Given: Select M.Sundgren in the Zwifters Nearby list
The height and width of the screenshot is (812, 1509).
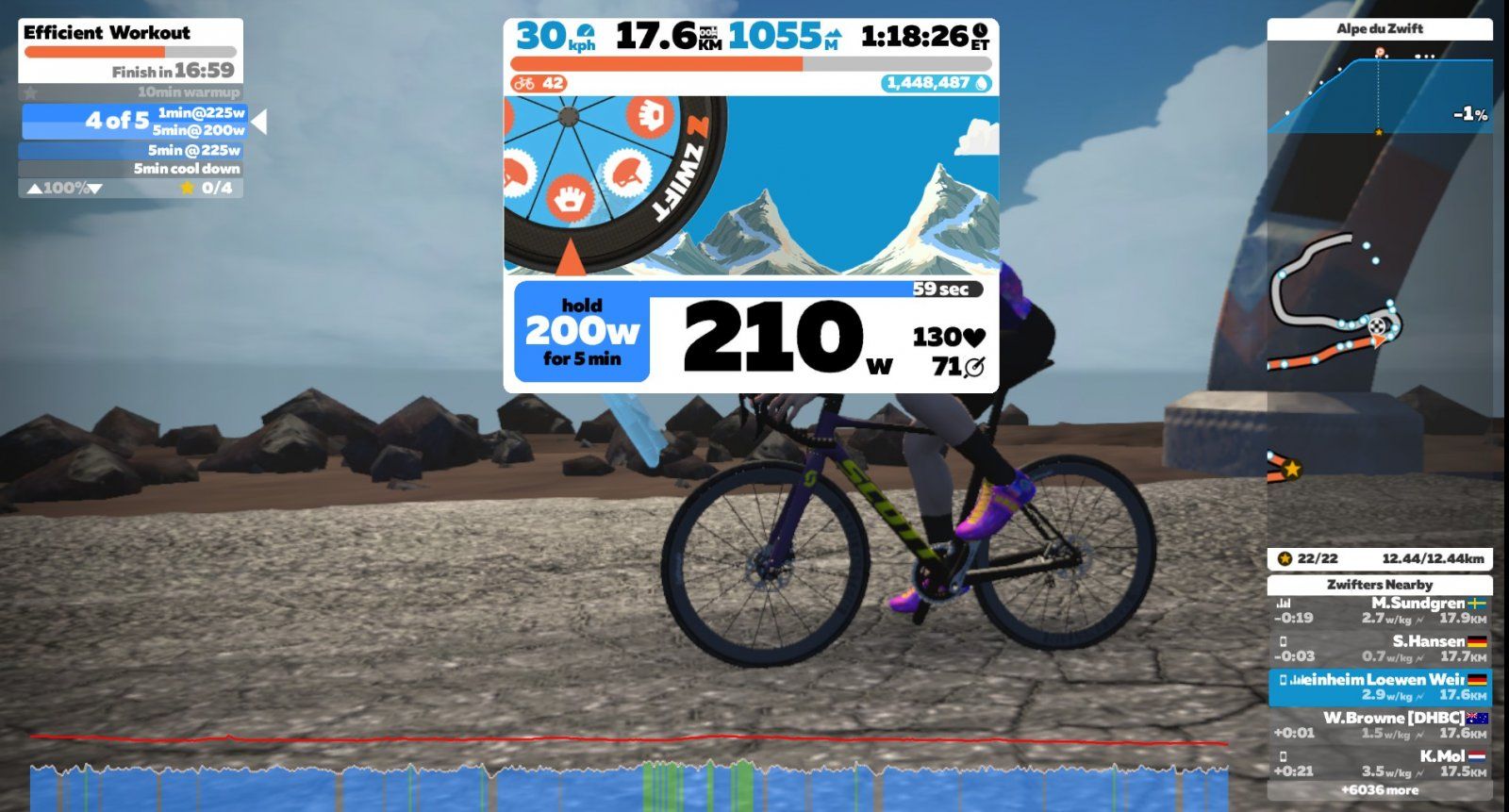Looking at the screenshot, I should [x=1379, y=610].
